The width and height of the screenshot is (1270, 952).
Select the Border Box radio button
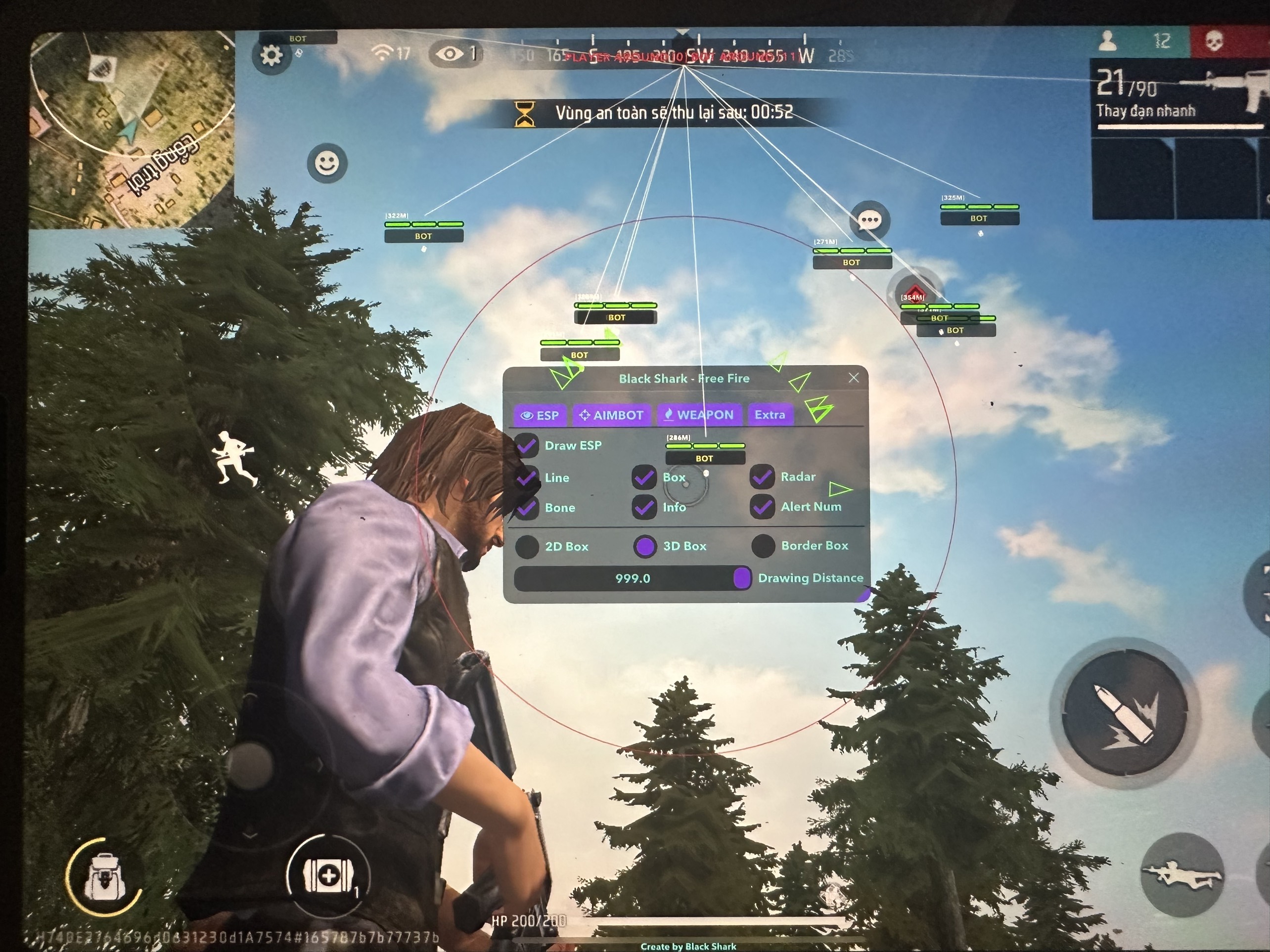coord(763,546)
